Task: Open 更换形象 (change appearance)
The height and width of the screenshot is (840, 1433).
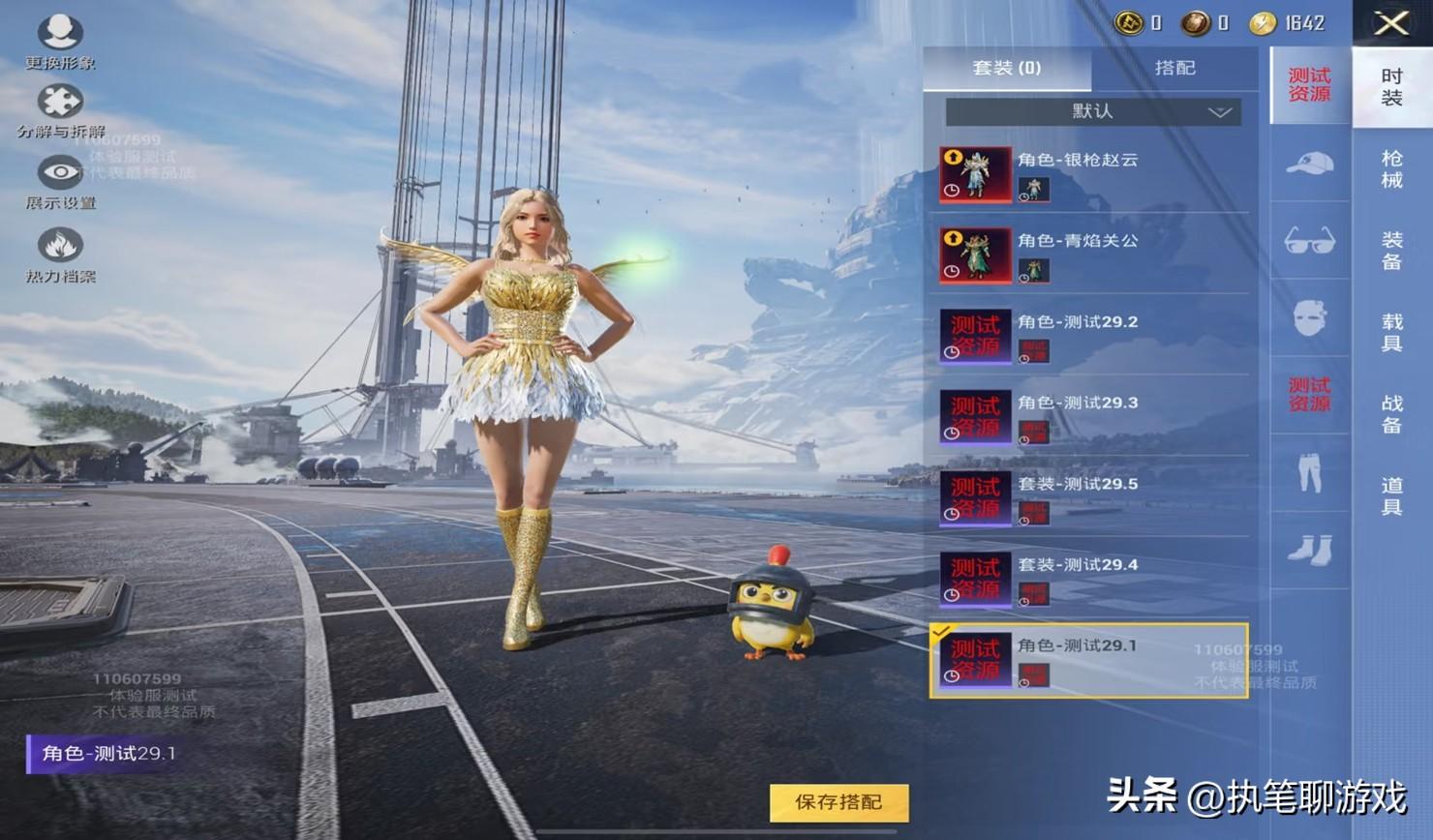Action: coord(60,41)
